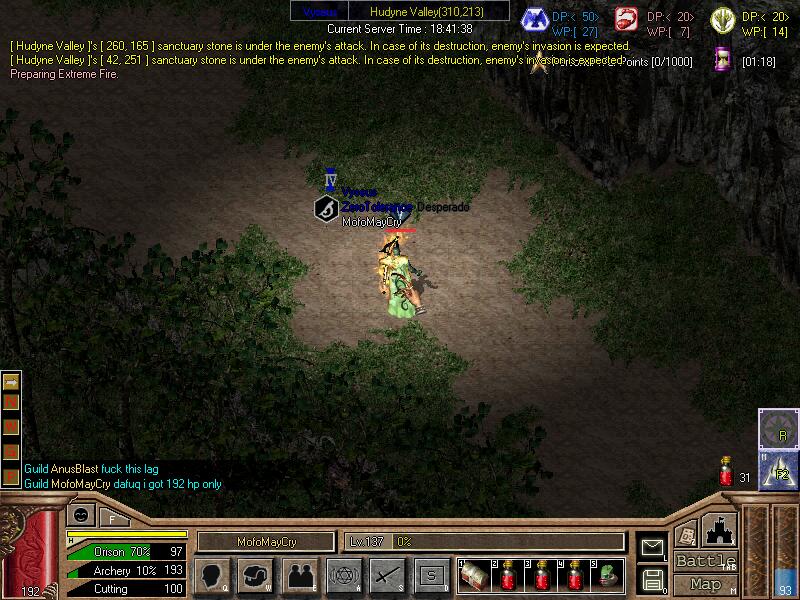800x600 pixels.
Task: Toggle Battle mode button
Action: 707,561
